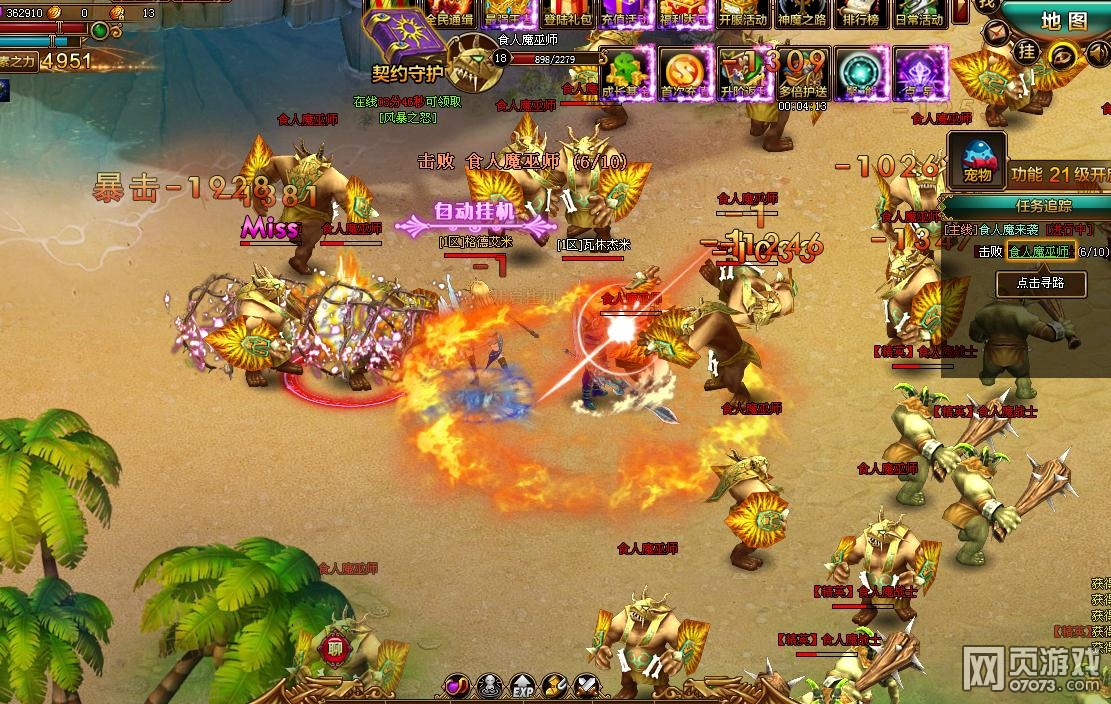Click the 点击寻路 pathfinding button

(1040, 284)
